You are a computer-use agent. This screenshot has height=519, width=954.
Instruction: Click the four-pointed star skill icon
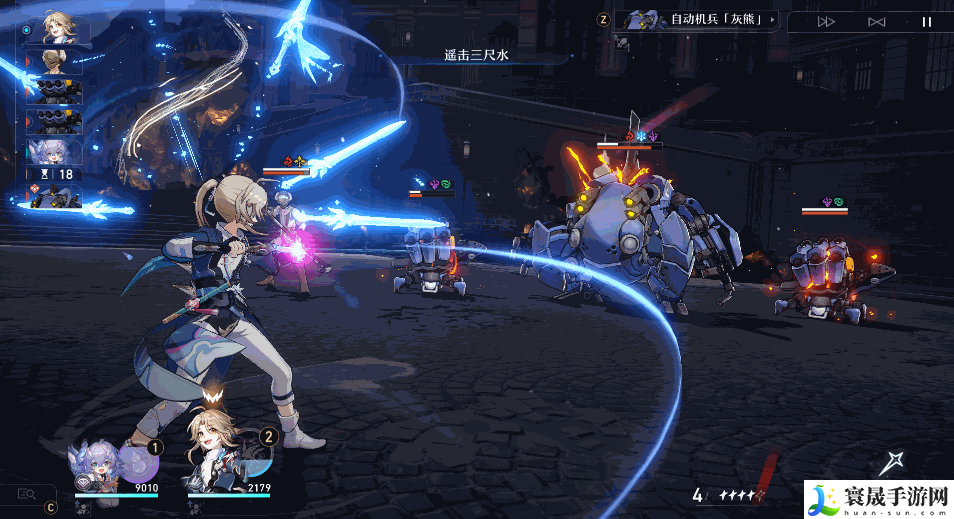(890, 463)
